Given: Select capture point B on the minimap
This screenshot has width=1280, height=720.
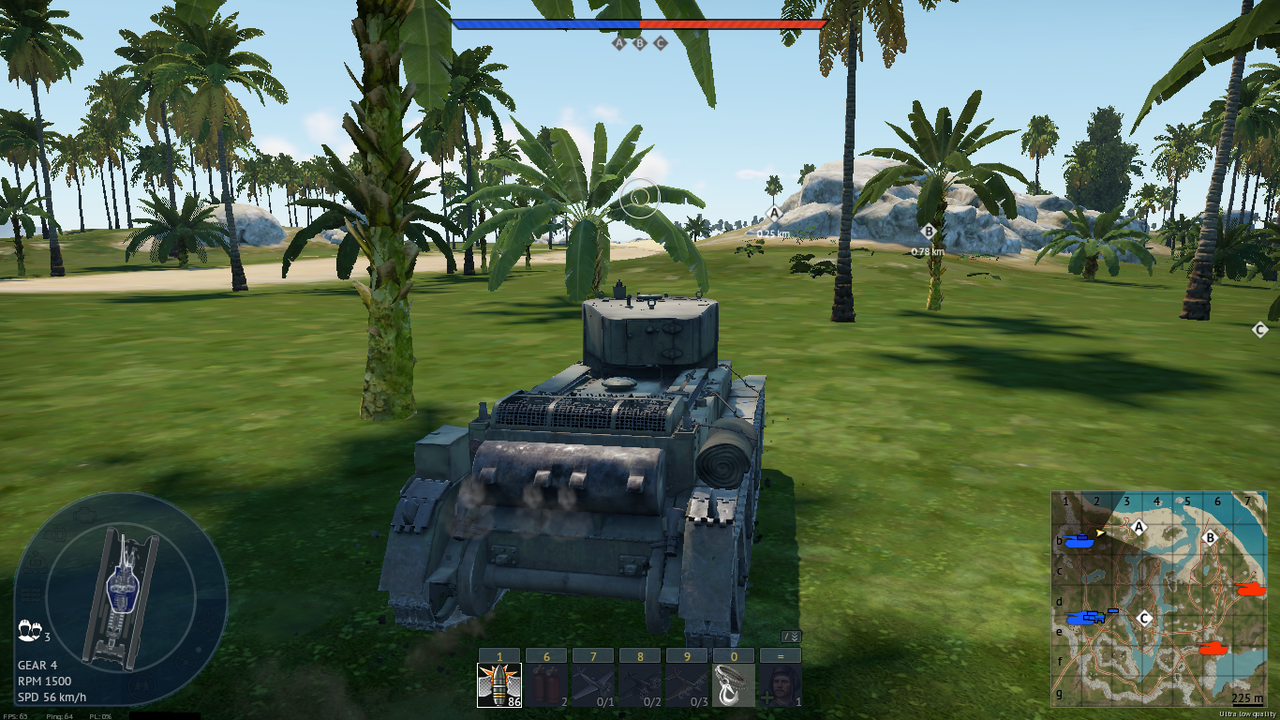Looking at the screenshot, I should coord(1209,537).
